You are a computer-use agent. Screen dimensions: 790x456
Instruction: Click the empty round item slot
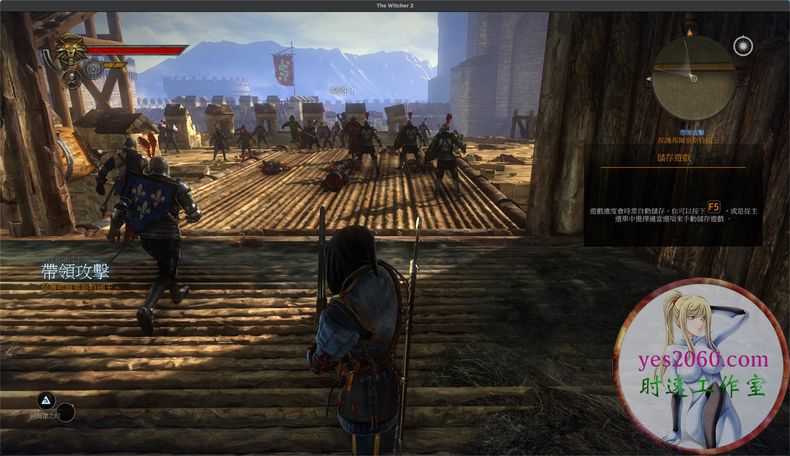65,412
